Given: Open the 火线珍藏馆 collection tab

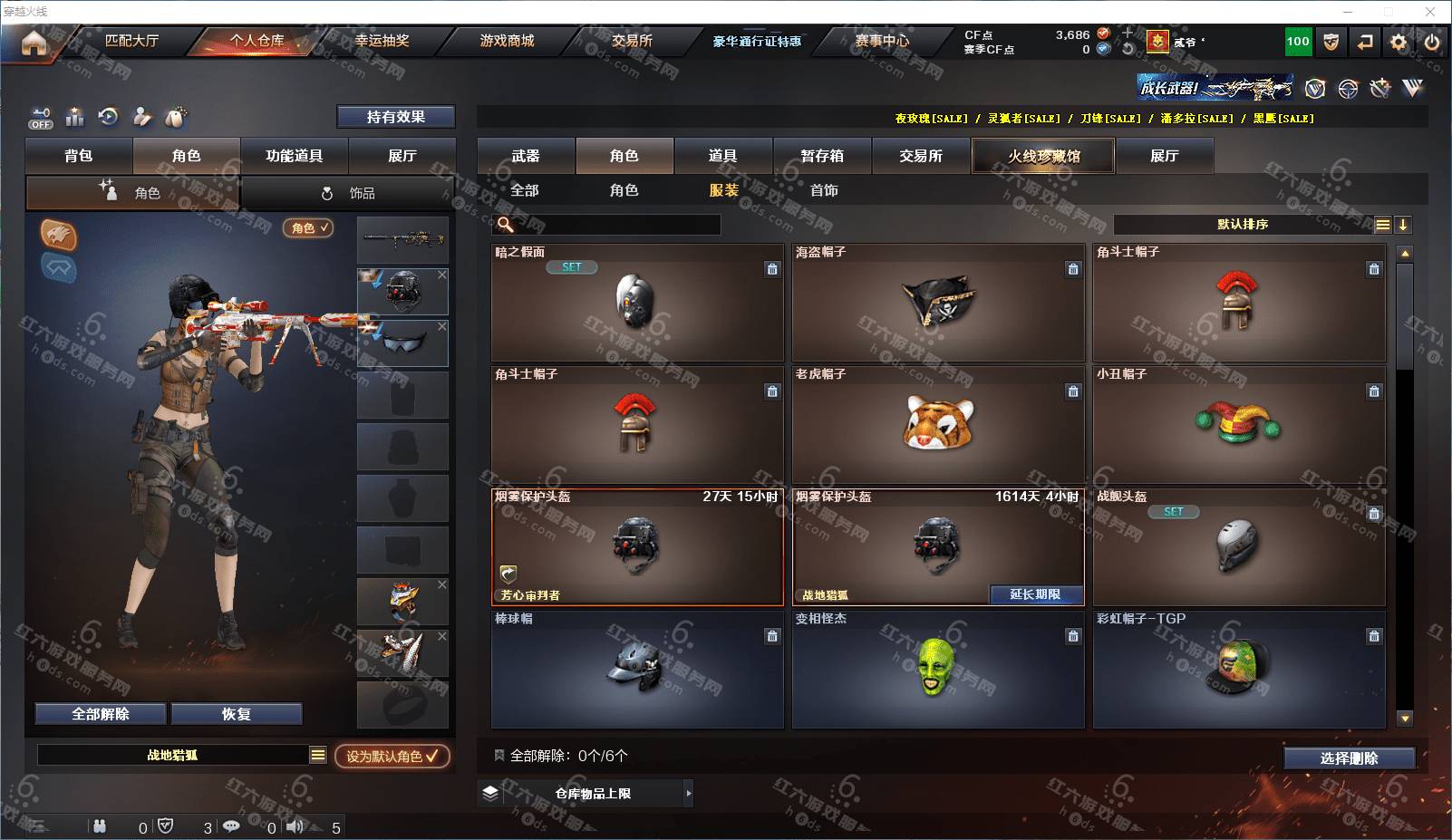Looking at the screenshot, I should [x=1043, y=156].
